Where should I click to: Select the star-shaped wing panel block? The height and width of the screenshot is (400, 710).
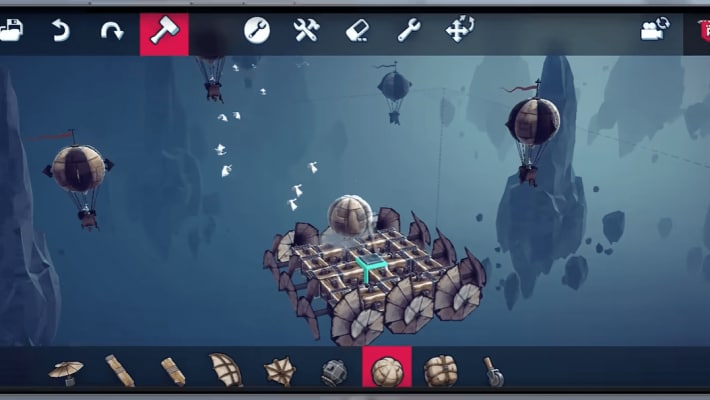279,371
